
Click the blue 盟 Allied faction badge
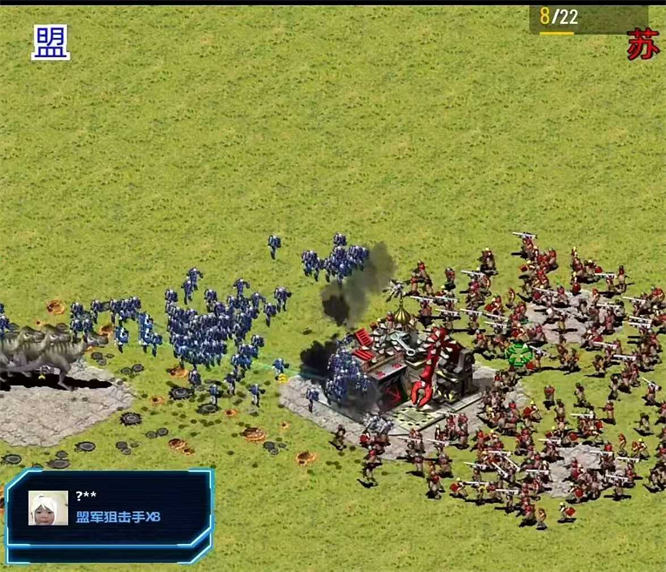click(51, 42)
